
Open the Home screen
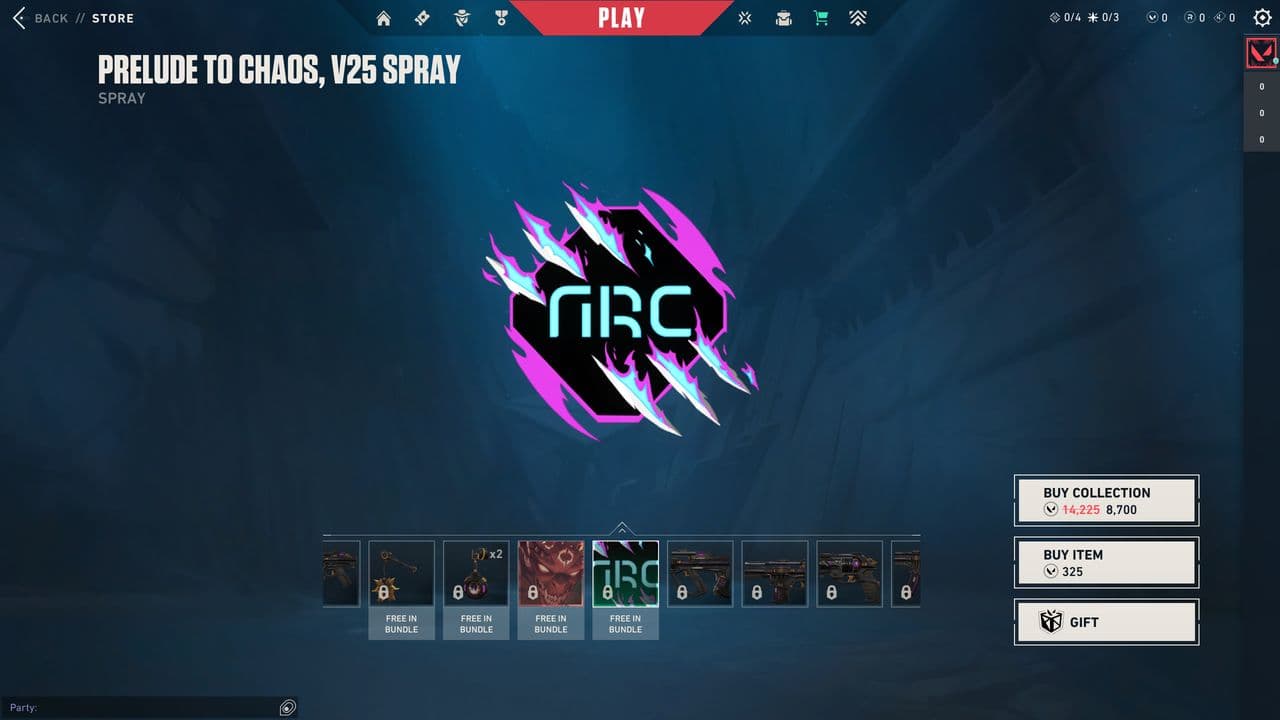pos(383,17)
